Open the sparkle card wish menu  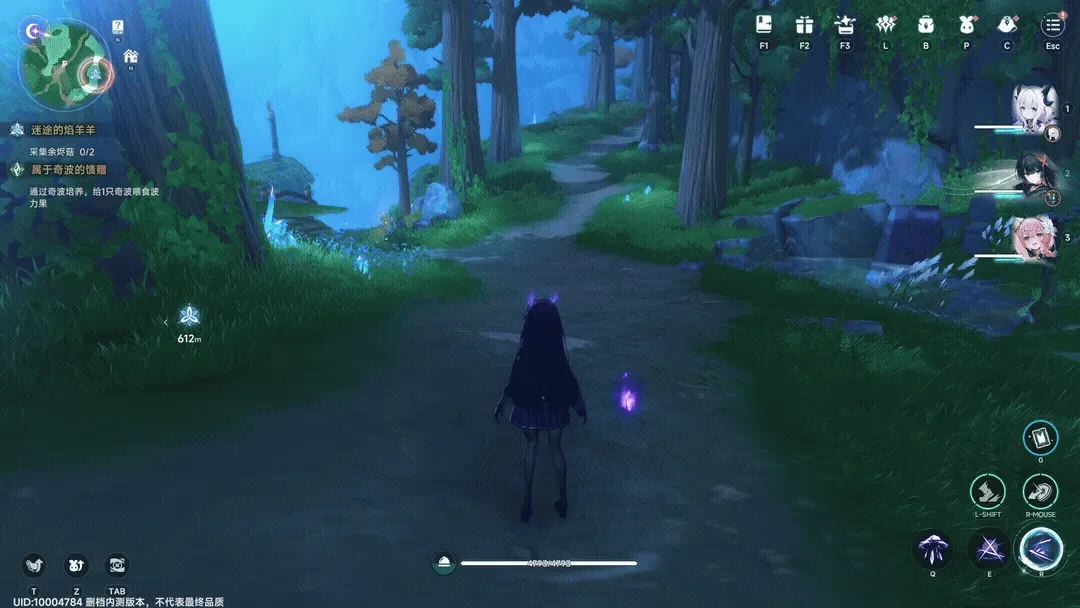click(845, 24)
